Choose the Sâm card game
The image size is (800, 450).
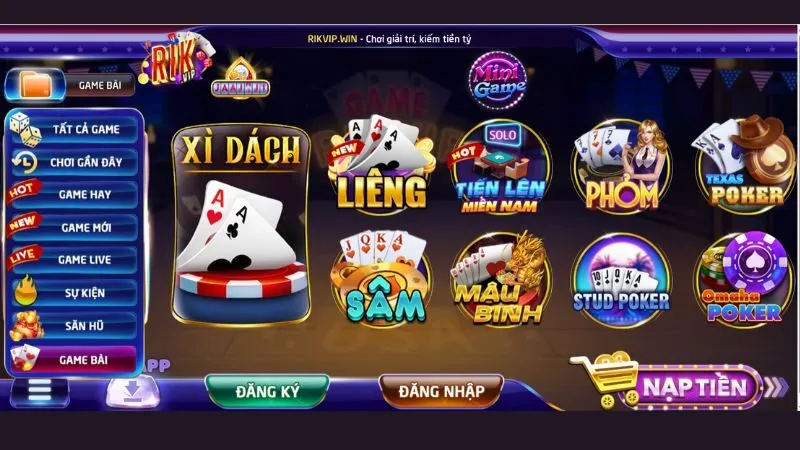382,278
